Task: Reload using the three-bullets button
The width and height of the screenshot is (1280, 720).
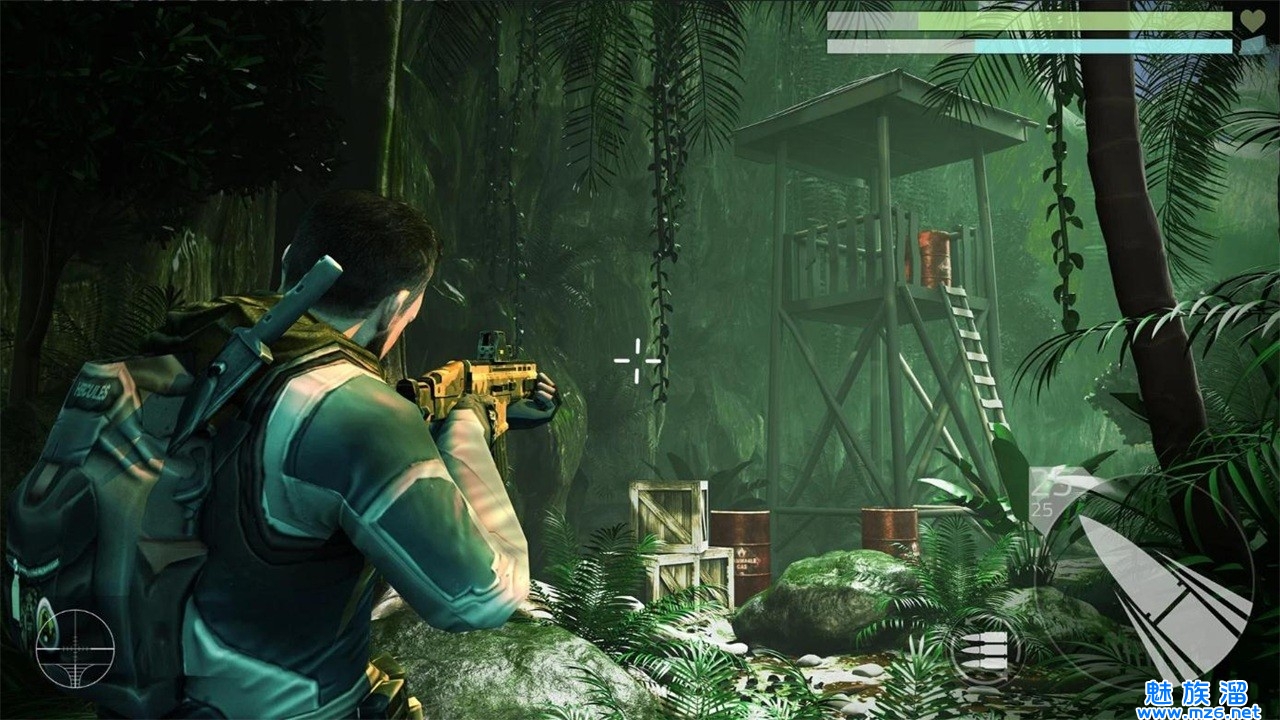Action: [x=983, y=651]
